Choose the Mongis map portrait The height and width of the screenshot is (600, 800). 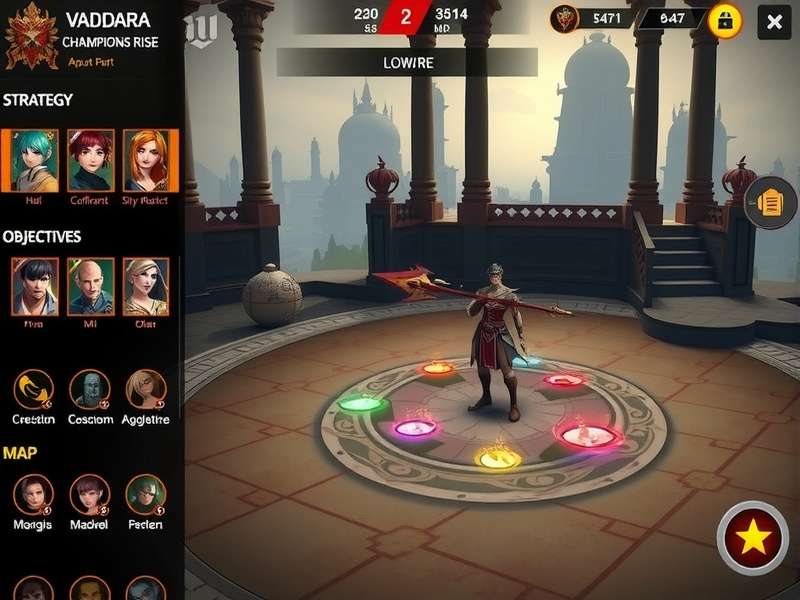pyautogui.click(x=34, y=495)
